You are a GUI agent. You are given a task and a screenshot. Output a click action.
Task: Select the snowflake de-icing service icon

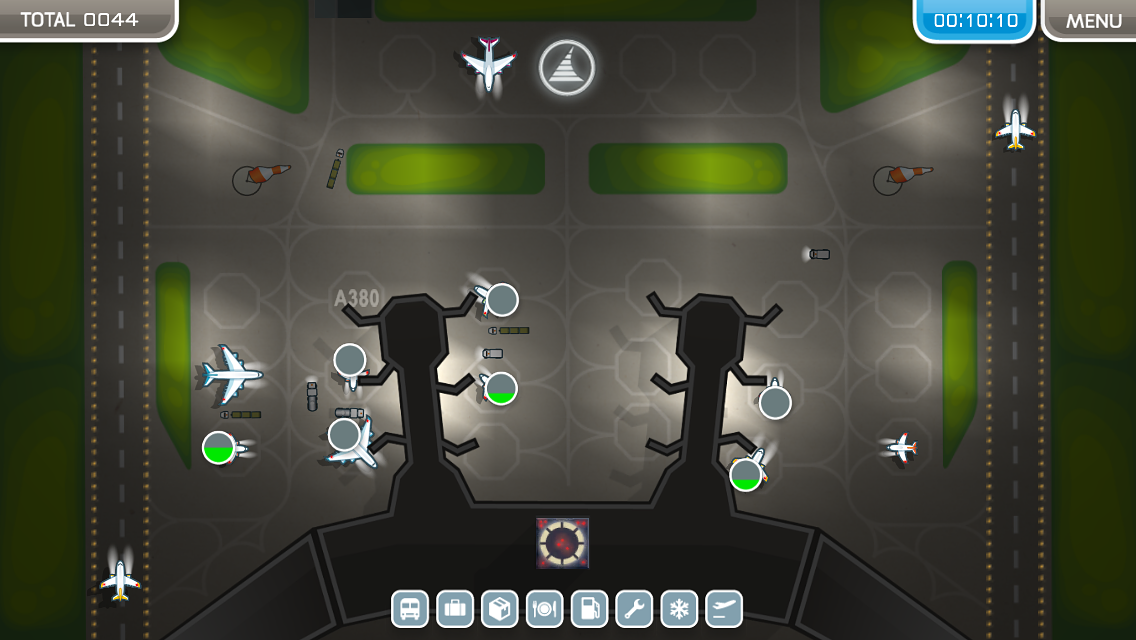coord(679,608)
